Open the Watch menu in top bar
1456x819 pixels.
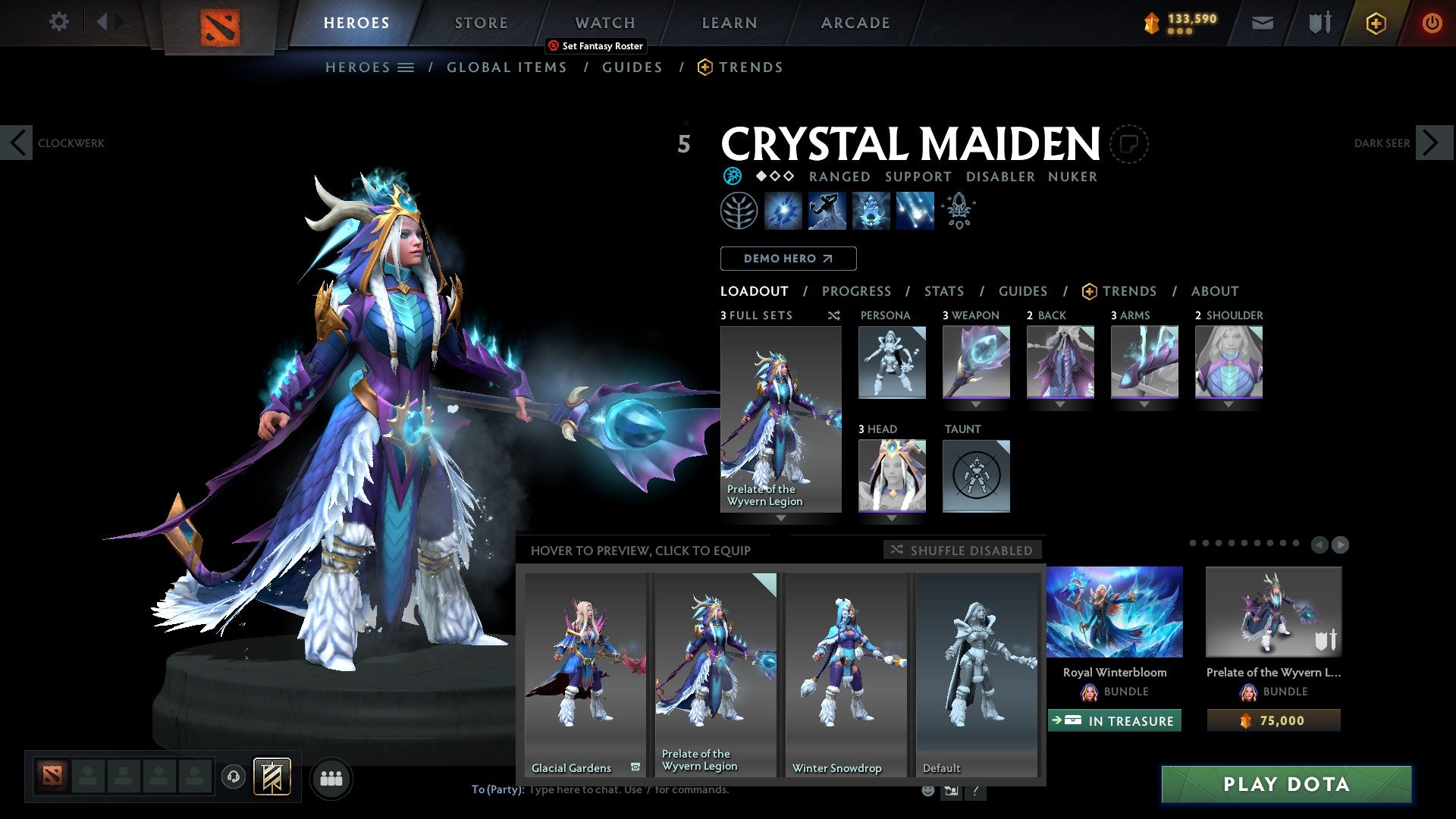[604, 22]
